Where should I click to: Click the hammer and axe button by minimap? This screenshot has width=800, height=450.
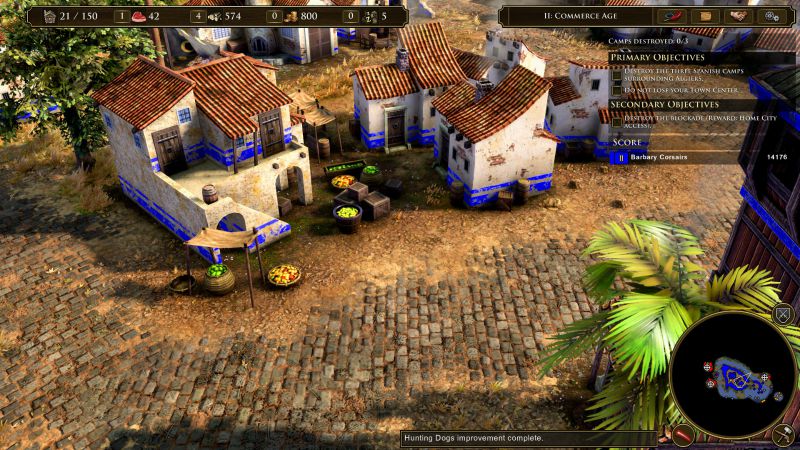click(782, 436)
